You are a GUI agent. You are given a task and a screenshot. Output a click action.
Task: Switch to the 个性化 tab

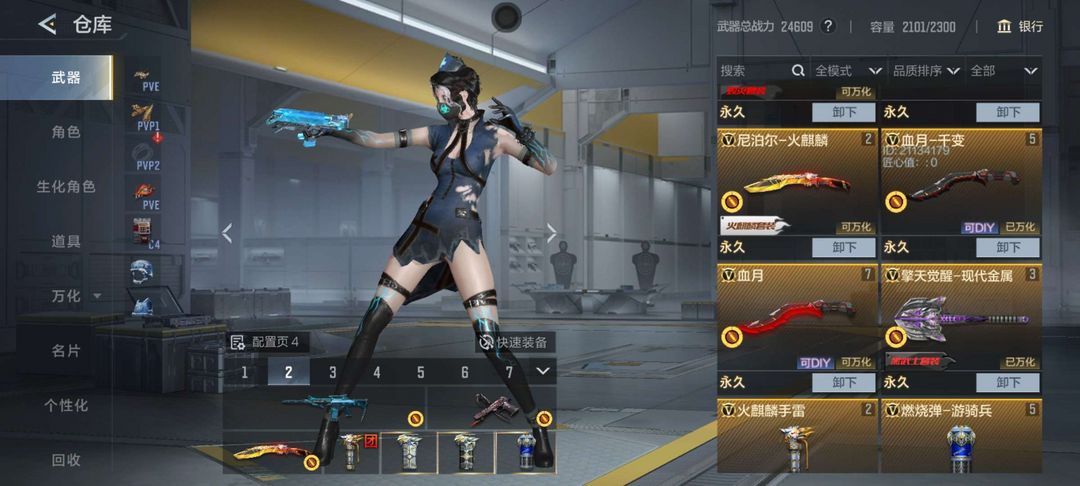(x=66, y=405)
